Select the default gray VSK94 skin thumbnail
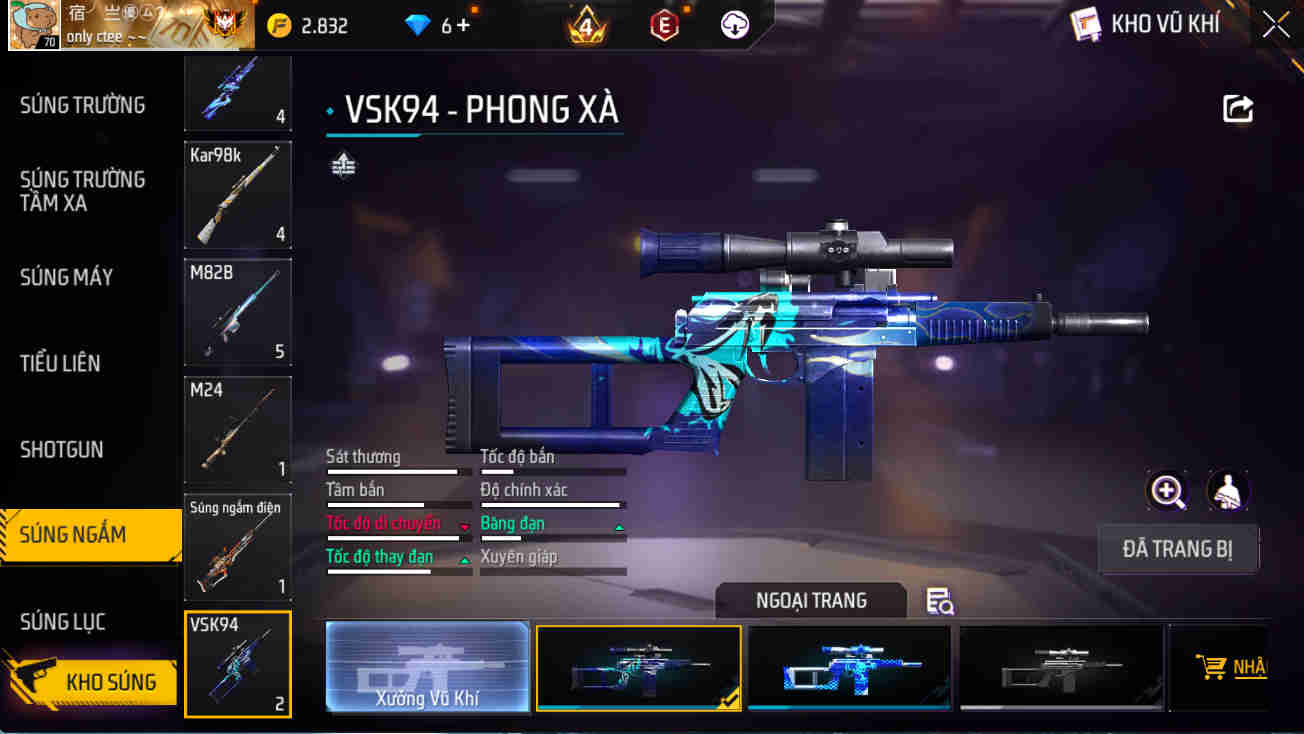1304x734 pixels. coord(1060,666)
